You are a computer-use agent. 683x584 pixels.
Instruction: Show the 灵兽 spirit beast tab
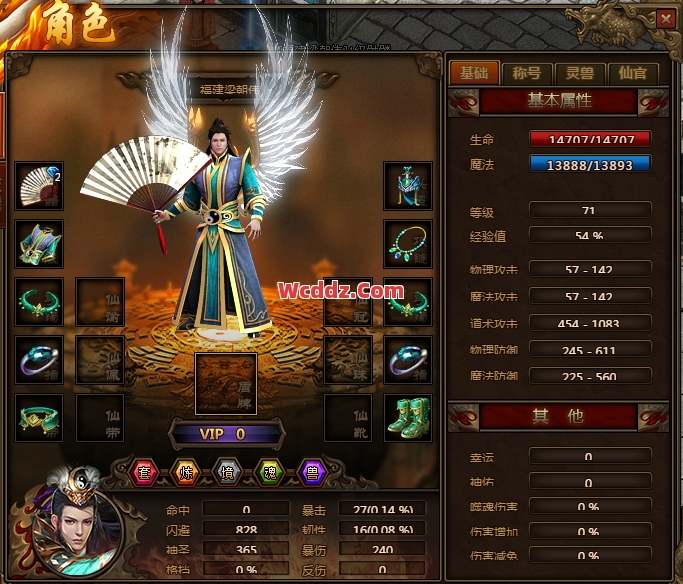(x=580, y=72)
